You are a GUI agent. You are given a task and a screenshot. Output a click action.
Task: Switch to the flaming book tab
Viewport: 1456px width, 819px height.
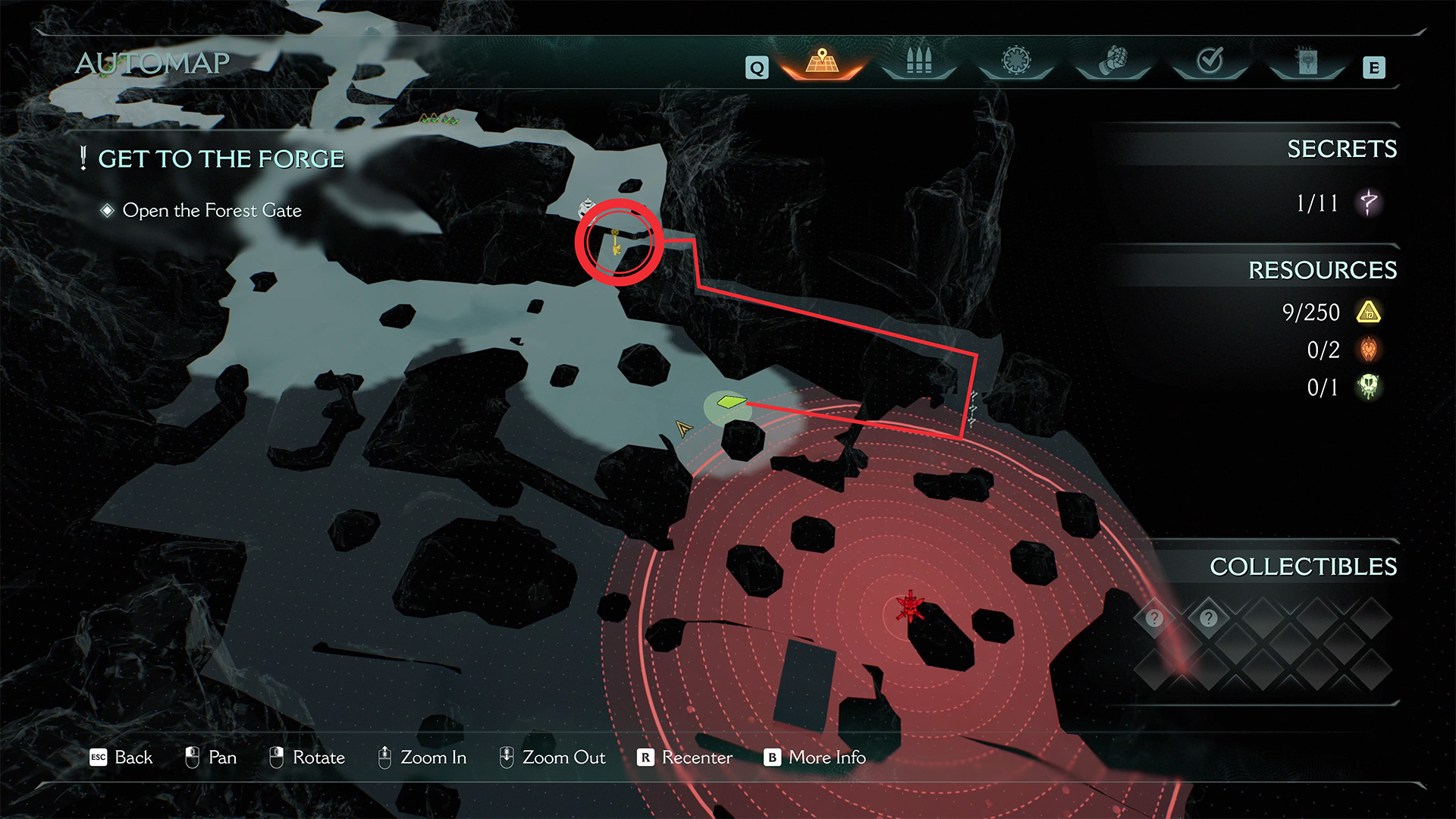click(x=1307, y=62)
